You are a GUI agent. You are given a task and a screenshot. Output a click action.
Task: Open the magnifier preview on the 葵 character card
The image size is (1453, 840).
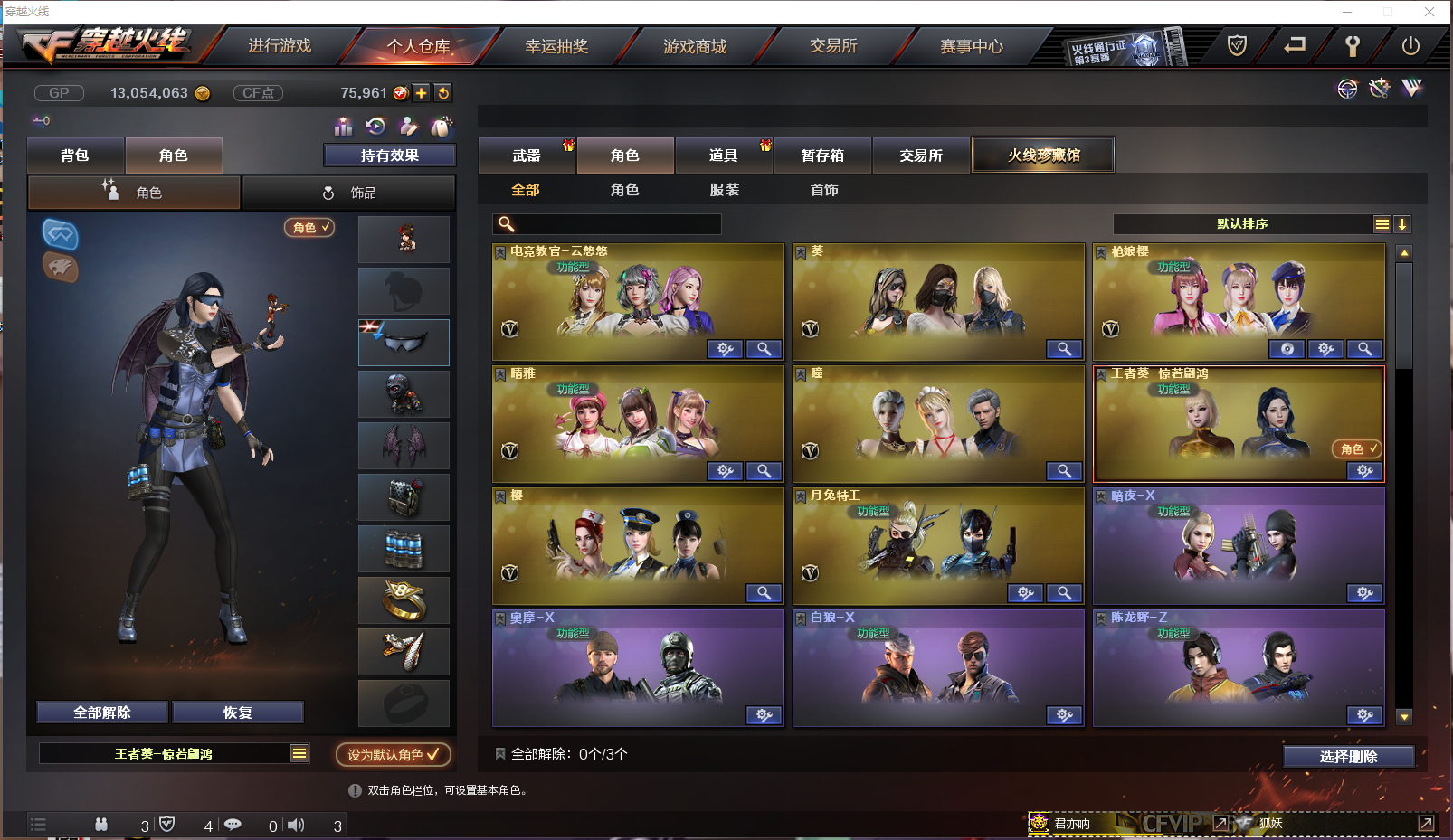pos(1064,349)
